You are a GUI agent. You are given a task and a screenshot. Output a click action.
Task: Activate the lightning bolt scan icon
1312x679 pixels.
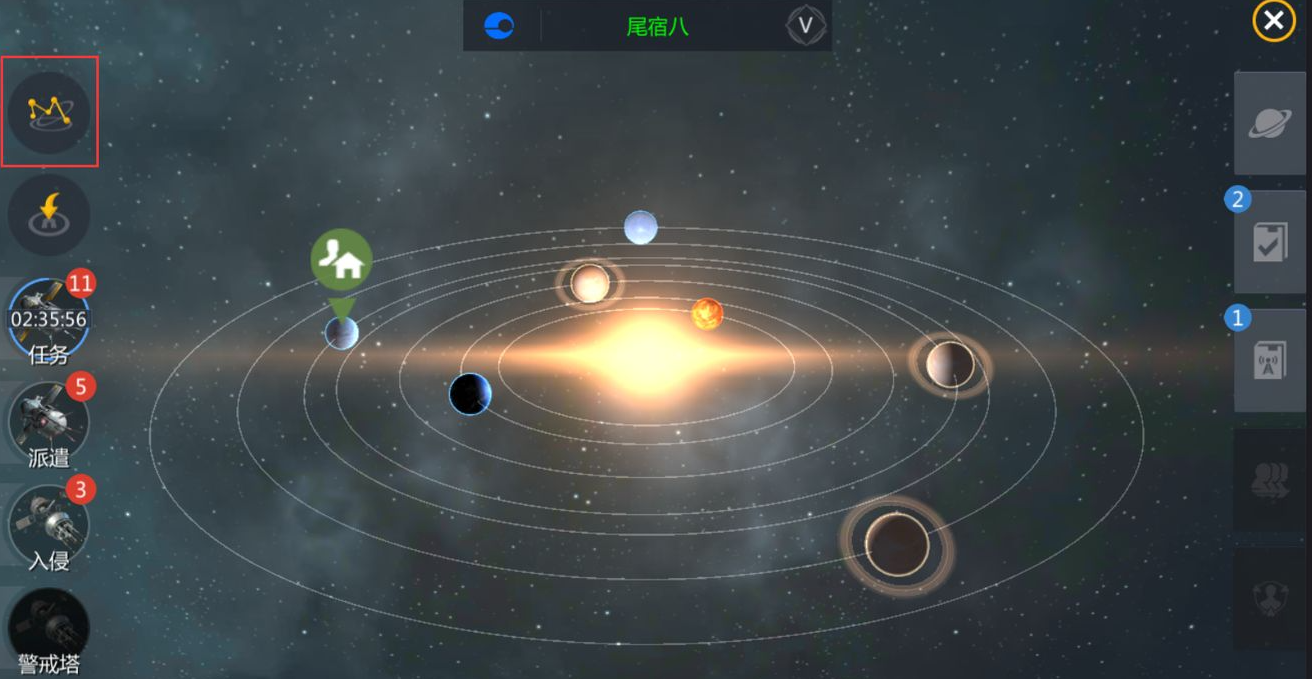[49, 215]
